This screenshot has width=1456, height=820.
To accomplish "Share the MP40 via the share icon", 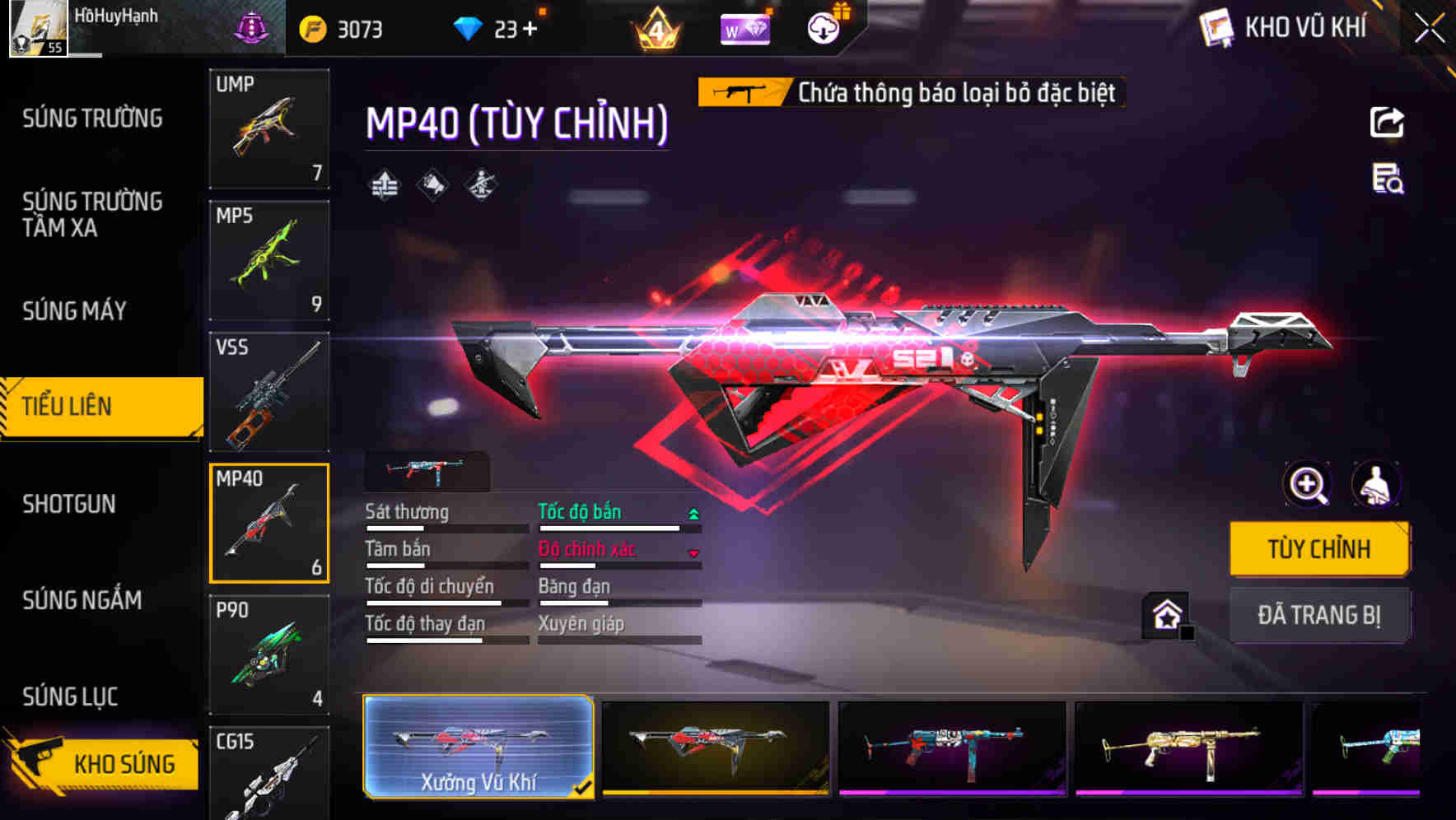I will point(1388,122).
